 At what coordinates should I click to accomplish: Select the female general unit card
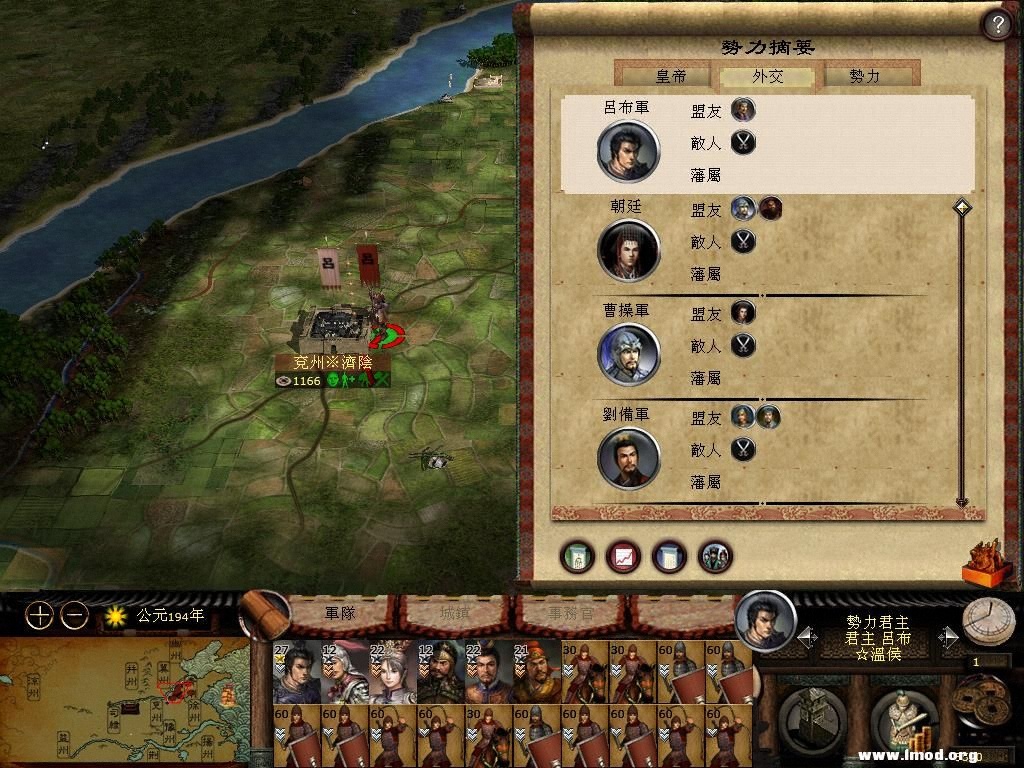coord(392,672)
